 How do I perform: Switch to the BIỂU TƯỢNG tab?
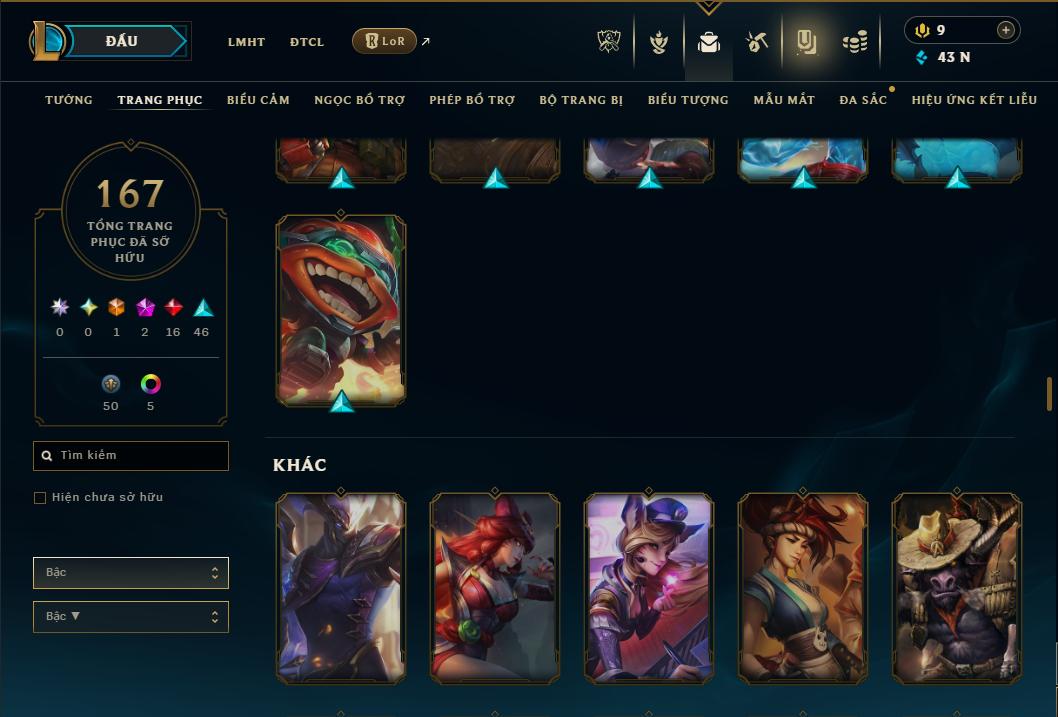click(x=688, y=100)
